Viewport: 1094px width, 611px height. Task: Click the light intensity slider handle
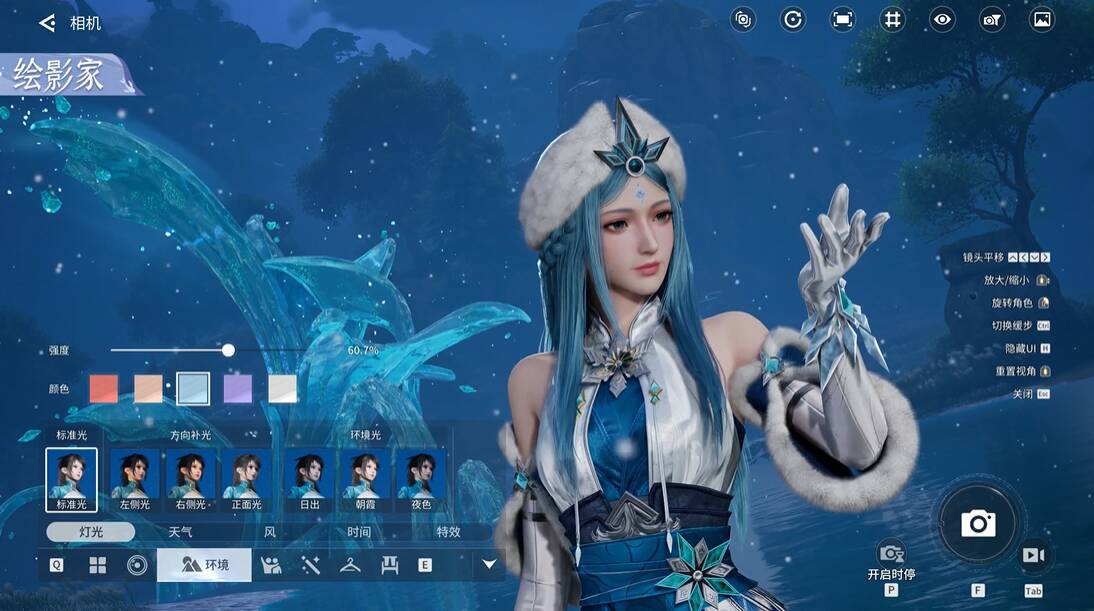pyautogui.click(x=228, y=350)
